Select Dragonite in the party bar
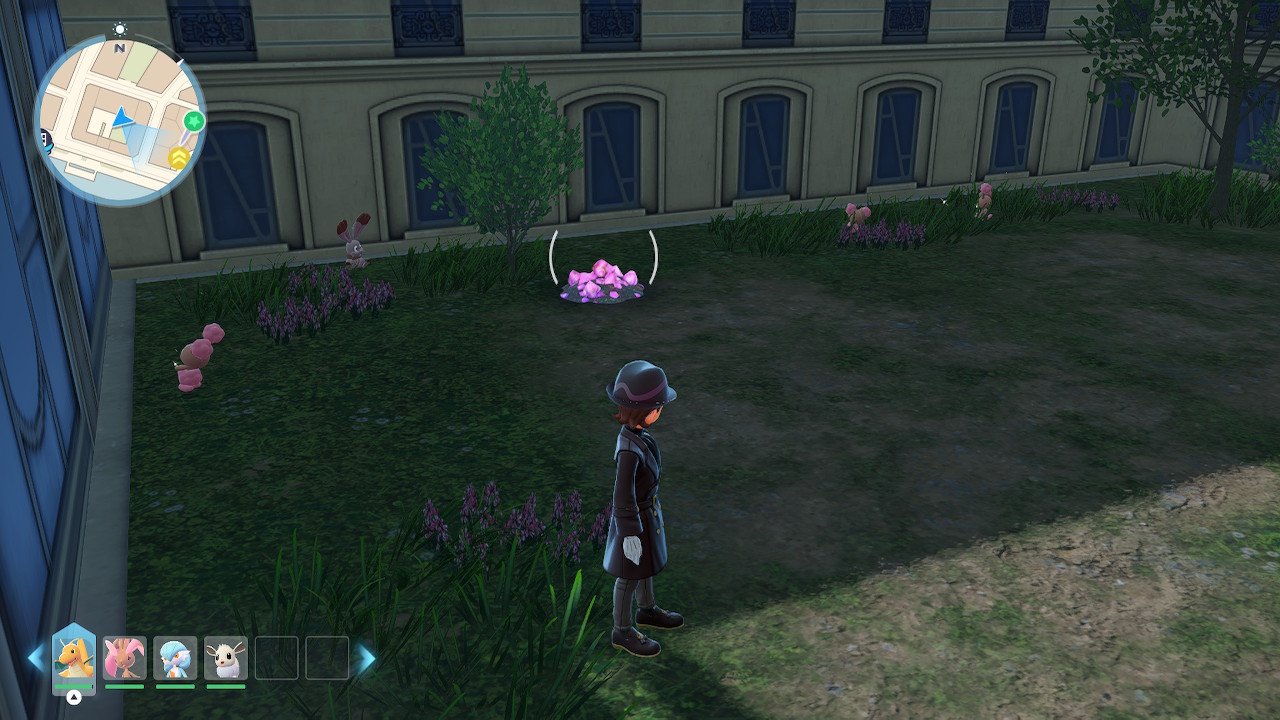Viewport: 1280px width, 720px height. coord(74,658)
